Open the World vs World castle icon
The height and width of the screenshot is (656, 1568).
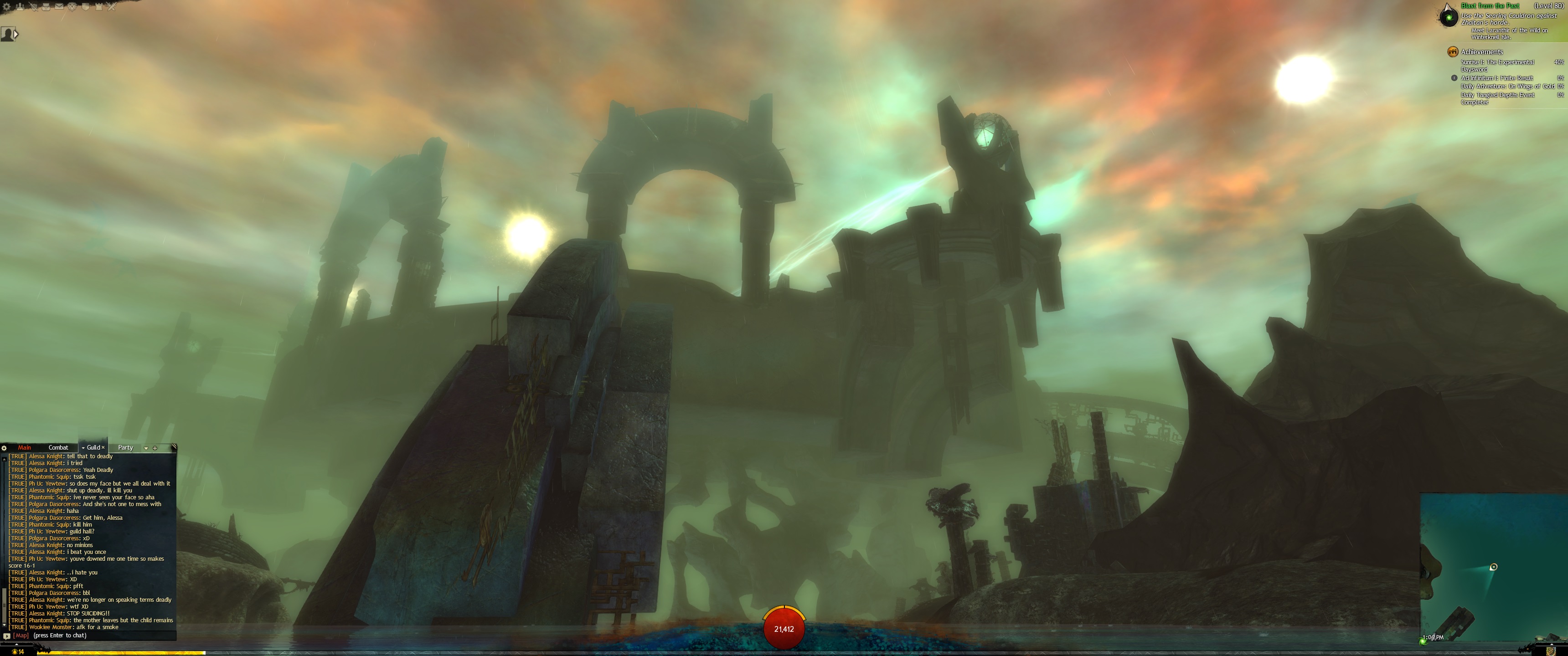tap(98, 7)
